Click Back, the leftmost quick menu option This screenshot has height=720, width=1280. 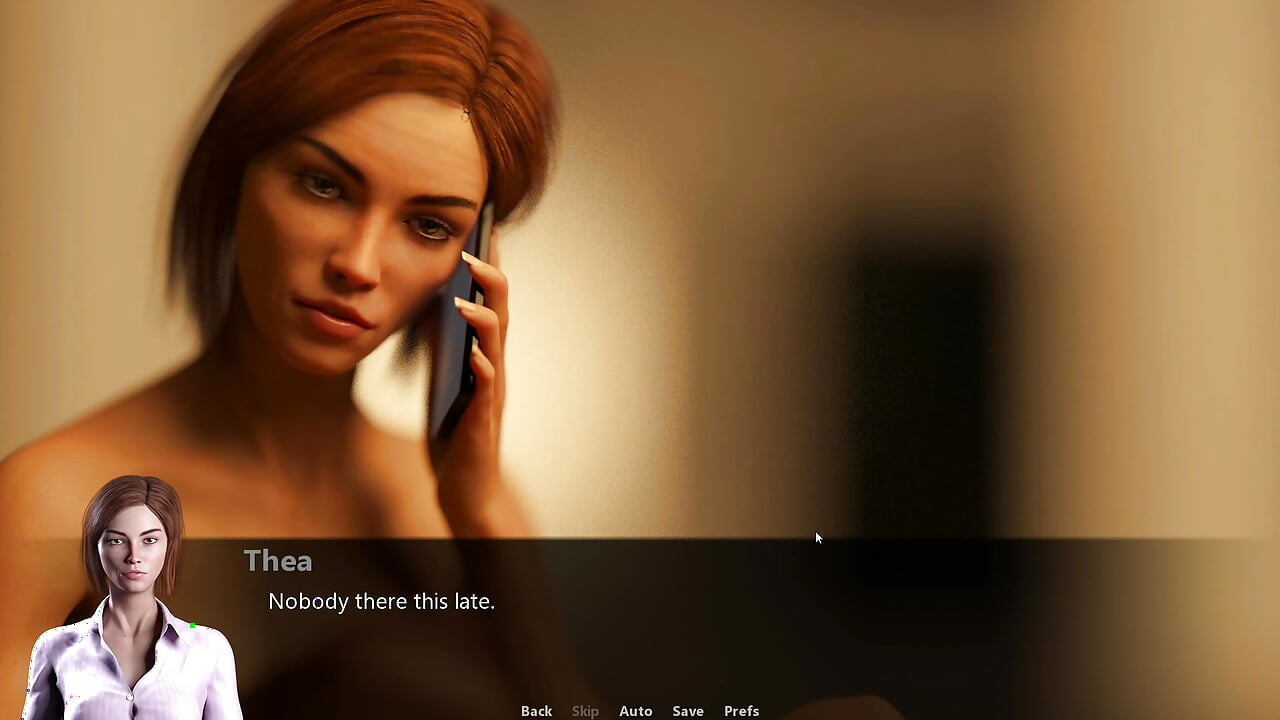[x=536, y=710]
